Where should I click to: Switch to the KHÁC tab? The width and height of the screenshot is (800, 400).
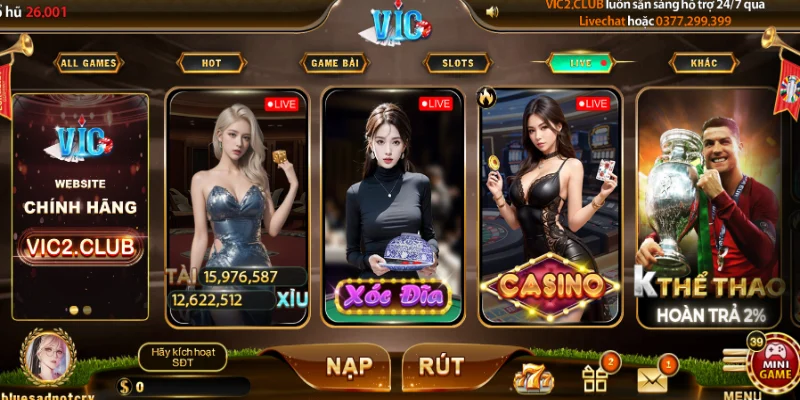point(704,63)
